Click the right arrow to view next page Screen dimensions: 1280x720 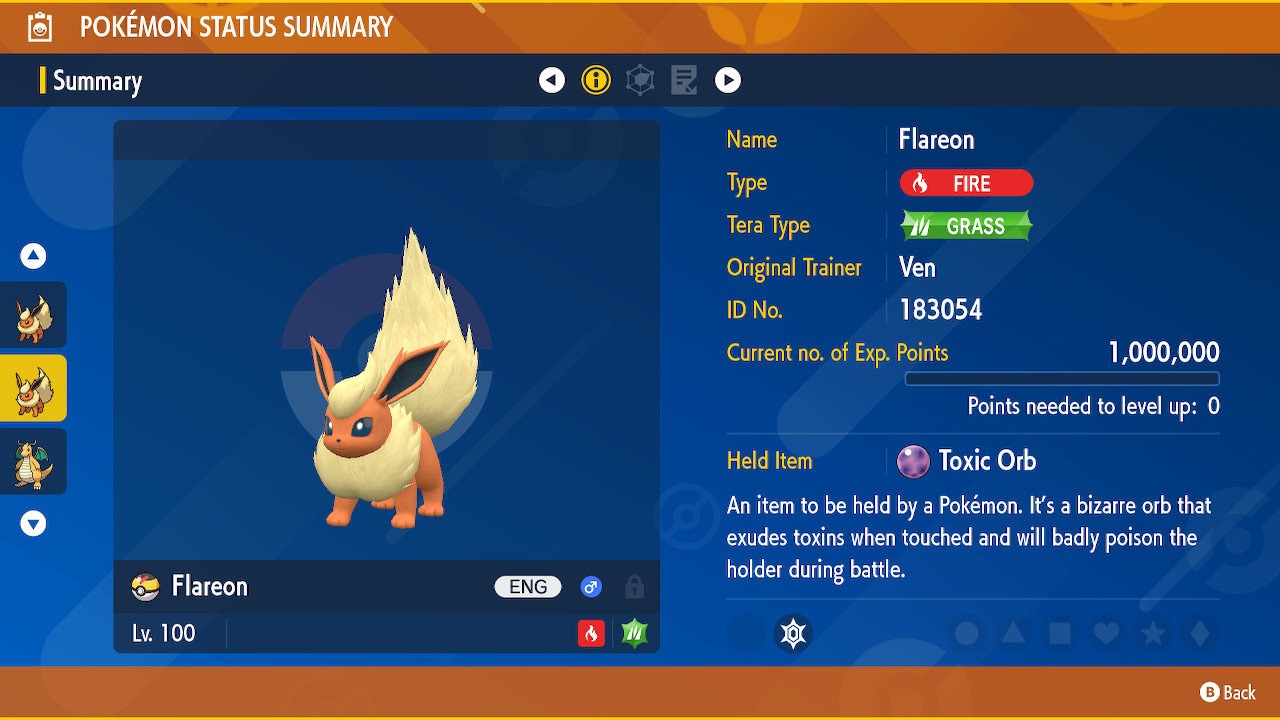click(x=728, y=80)
